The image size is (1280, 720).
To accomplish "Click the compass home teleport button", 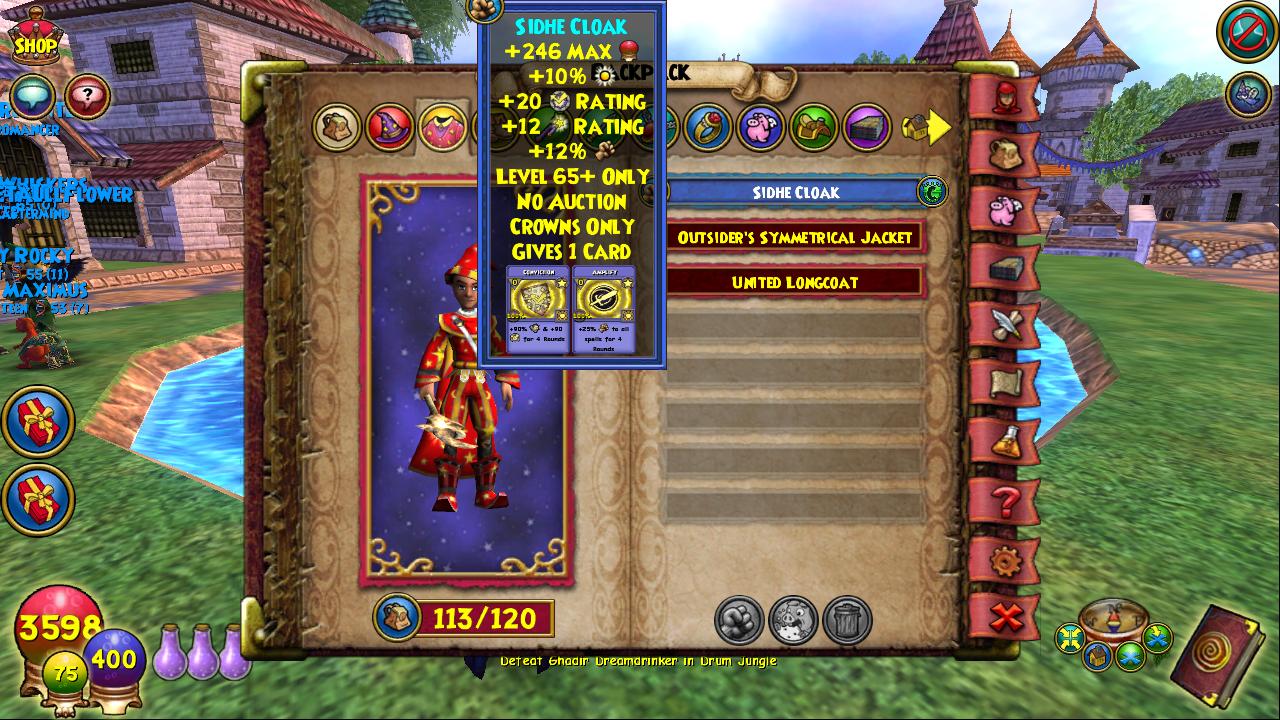I will pos(1098,656).
